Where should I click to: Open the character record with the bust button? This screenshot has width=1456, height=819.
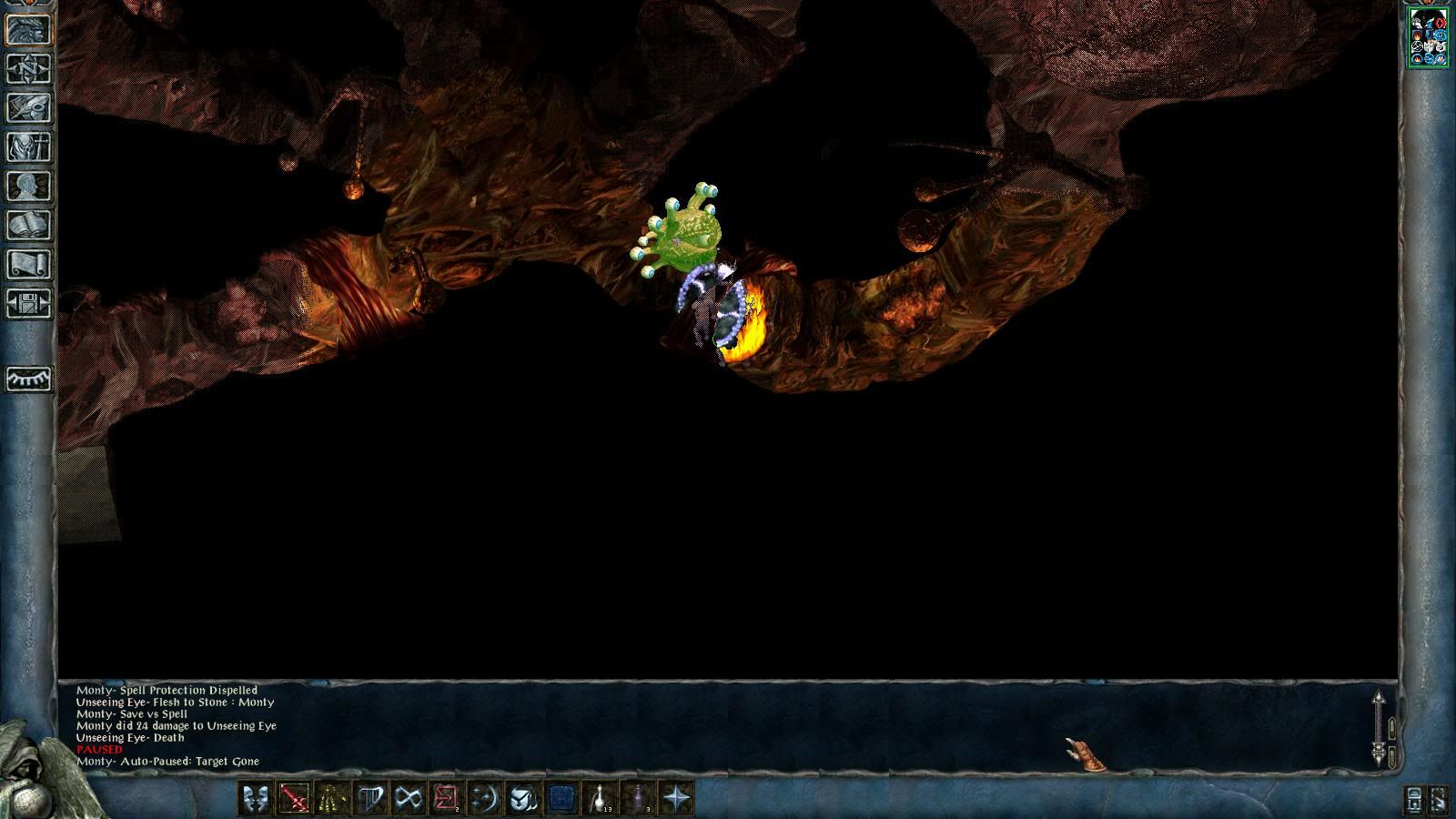(x=28, y=187)
